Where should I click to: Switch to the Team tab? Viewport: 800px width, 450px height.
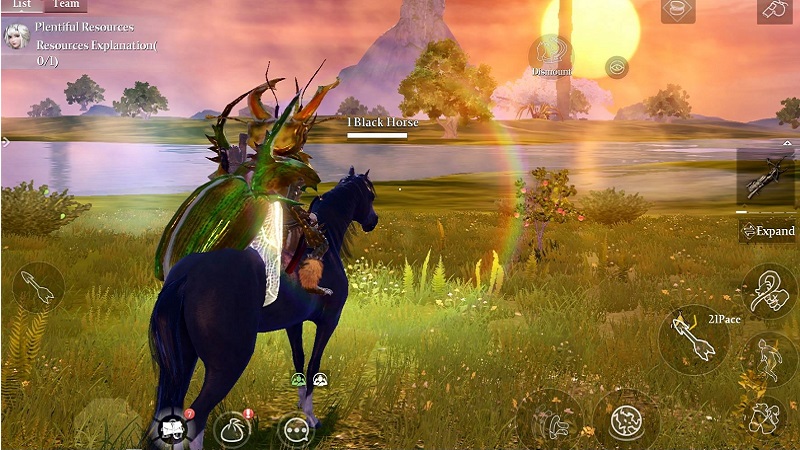66,5
